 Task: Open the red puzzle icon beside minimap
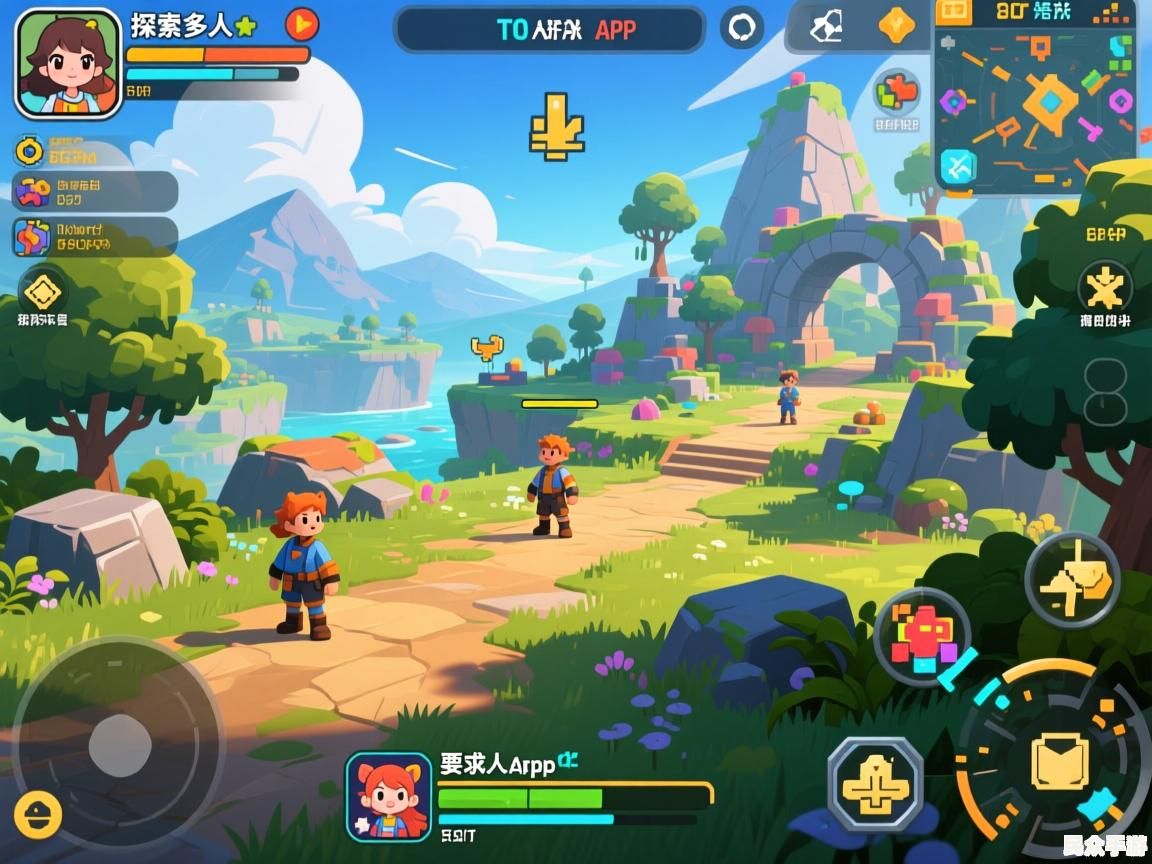(896, 94)
